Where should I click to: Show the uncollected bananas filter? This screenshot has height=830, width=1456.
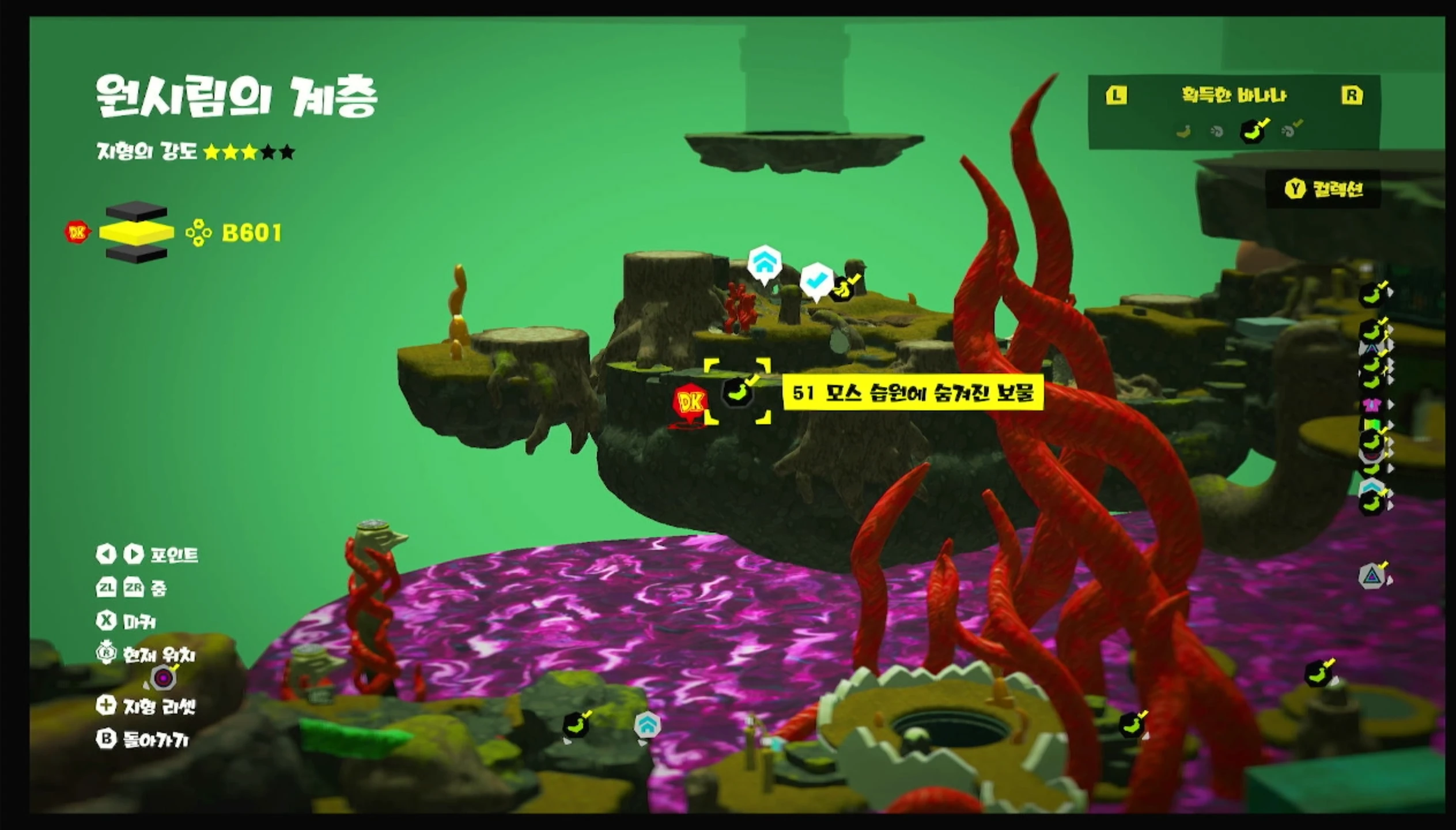pos(1183,132)
